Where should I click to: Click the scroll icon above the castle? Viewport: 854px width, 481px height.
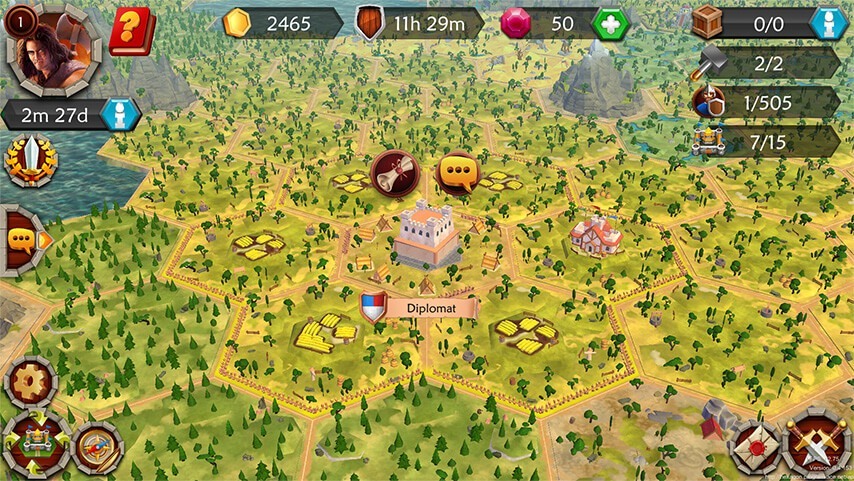393,172
